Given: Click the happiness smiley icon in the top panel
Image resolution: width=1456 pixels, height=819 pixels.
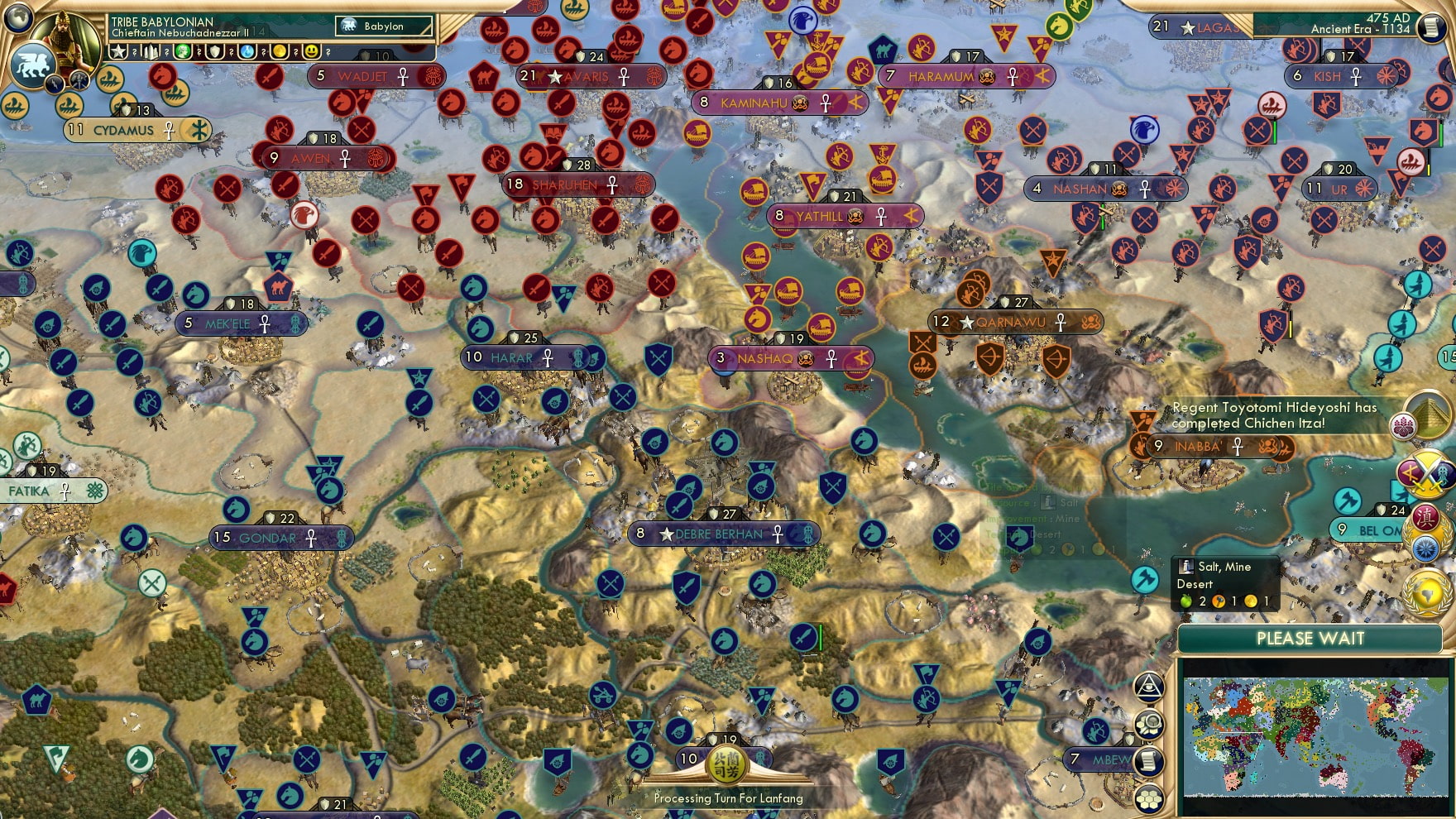Looking at the screenshot, I should pyautogui.click(x=313, y=52).
